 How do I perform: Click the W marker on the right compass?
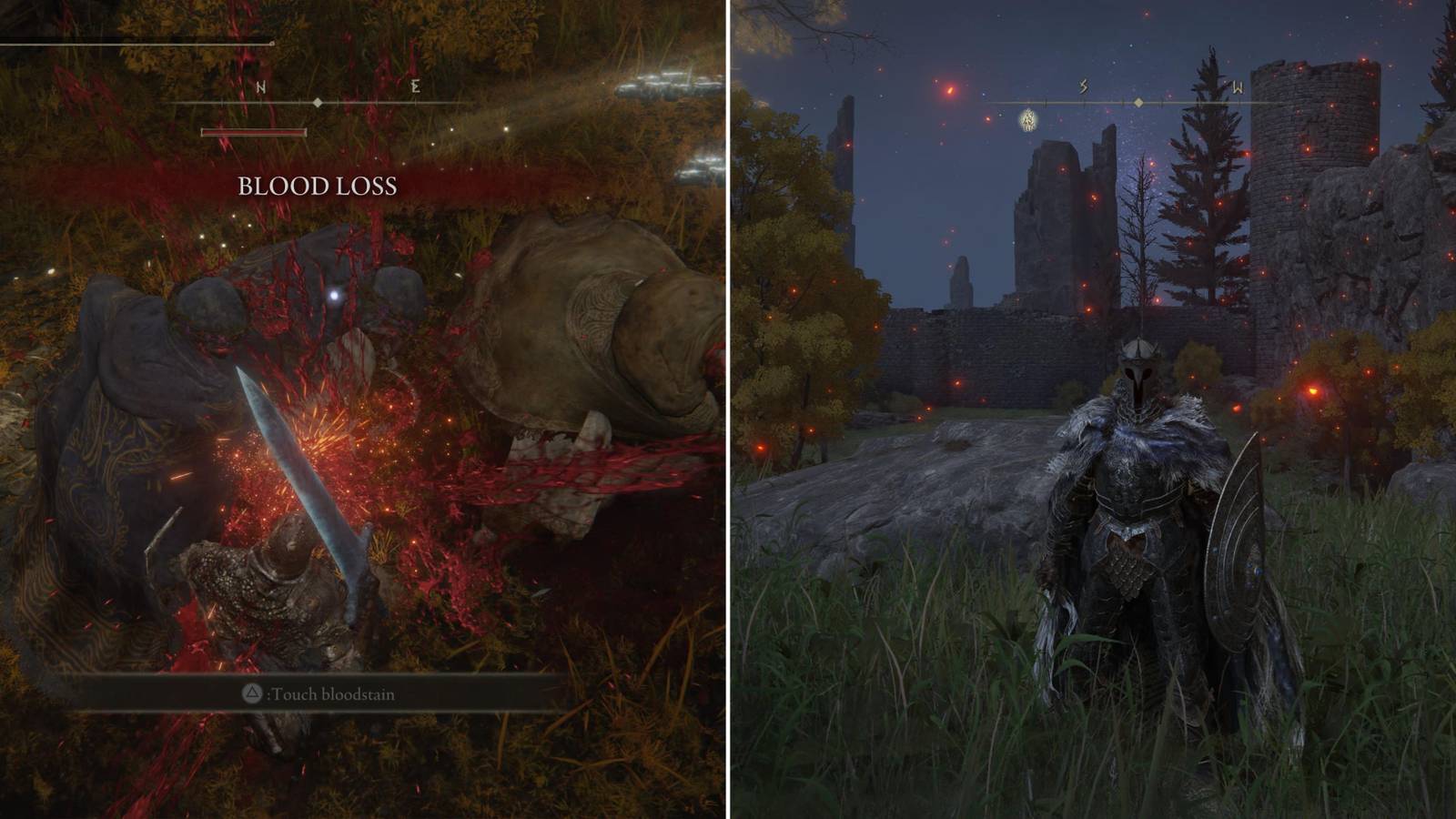pyautogui.click(x=1237, y=87)
